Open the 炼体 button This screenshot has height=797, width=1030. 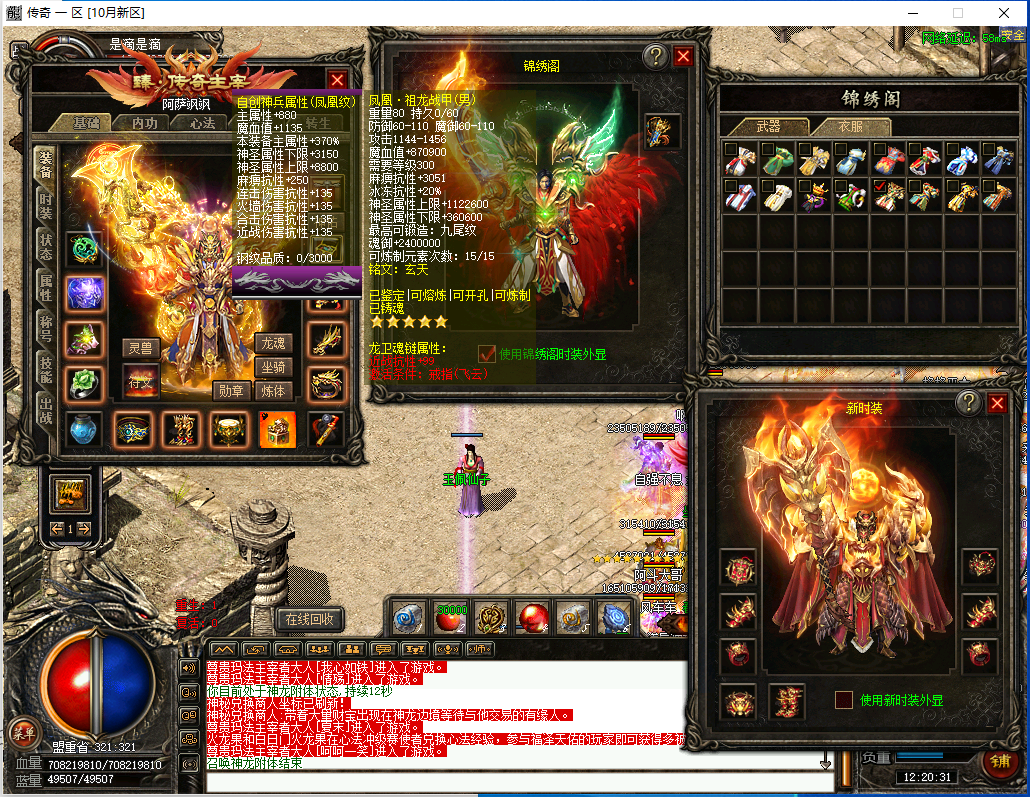pyautogui.click(x=273, y=391)
